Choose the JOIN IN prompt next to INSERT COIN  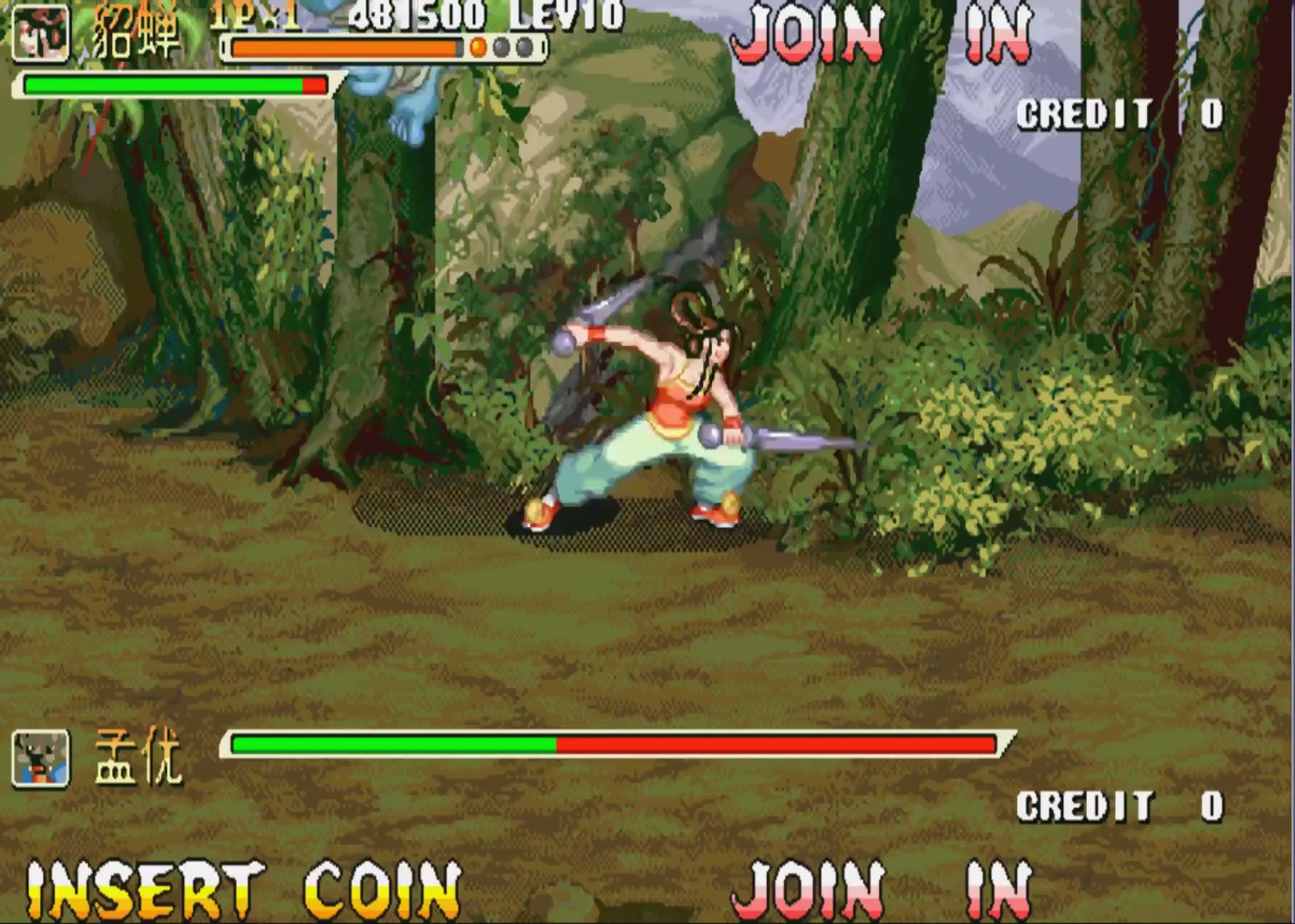[882, 891]
